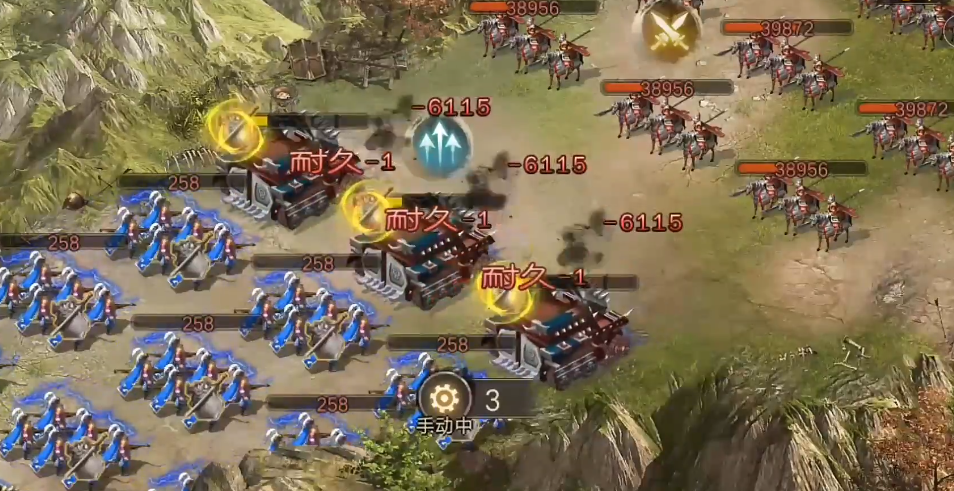Activate the blue triple-arrow skill icon
954x491 pixels.
tap(441, 147)
